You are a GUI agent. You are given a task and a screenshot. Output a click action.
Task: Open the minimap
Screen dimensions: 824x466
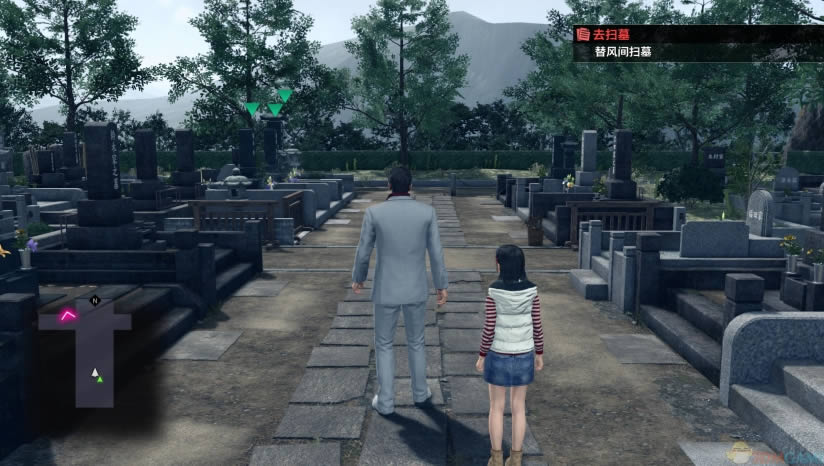click(x=86, y=346)
